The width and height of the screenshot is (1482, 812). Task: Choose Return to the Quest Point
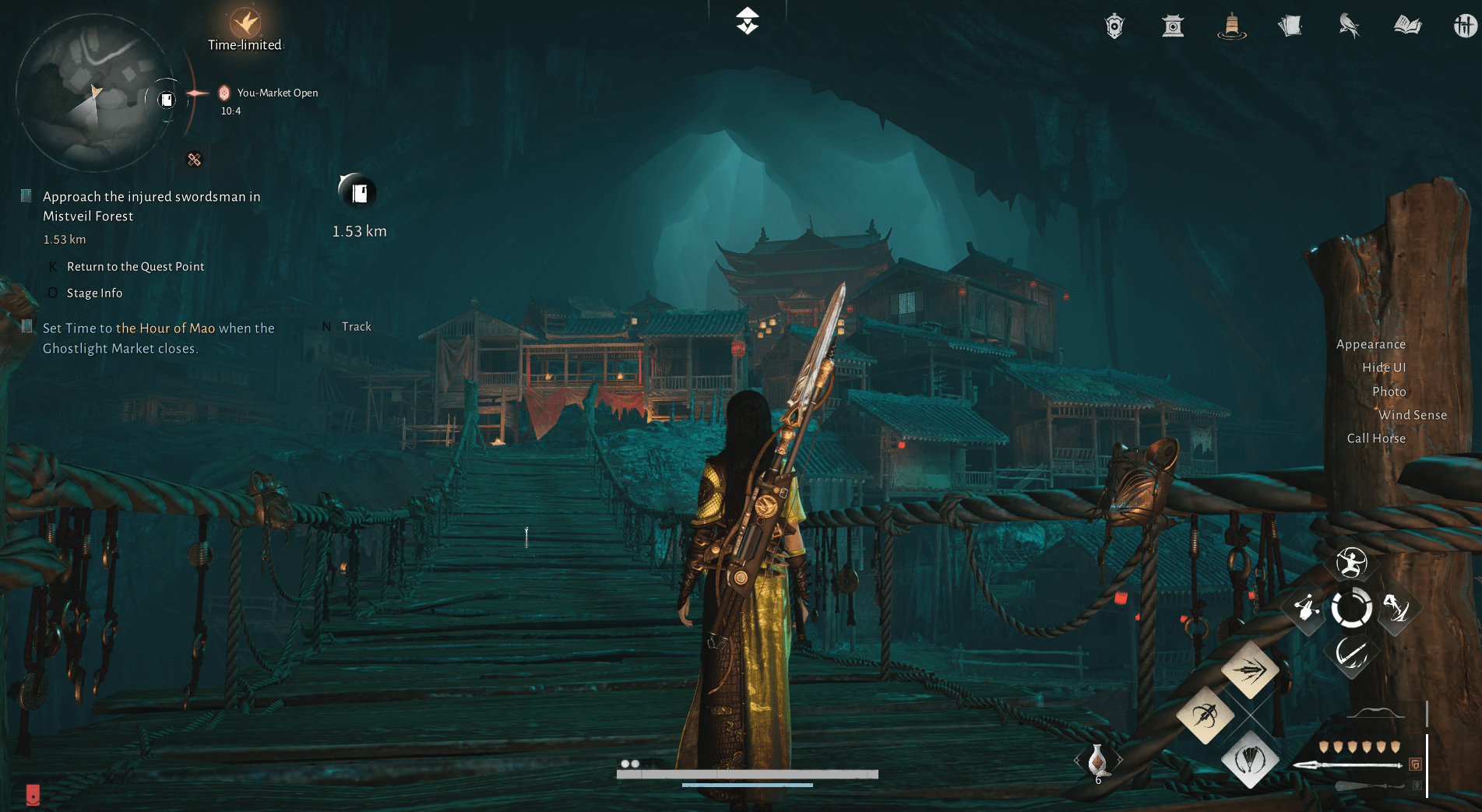(x=136, y=266)
